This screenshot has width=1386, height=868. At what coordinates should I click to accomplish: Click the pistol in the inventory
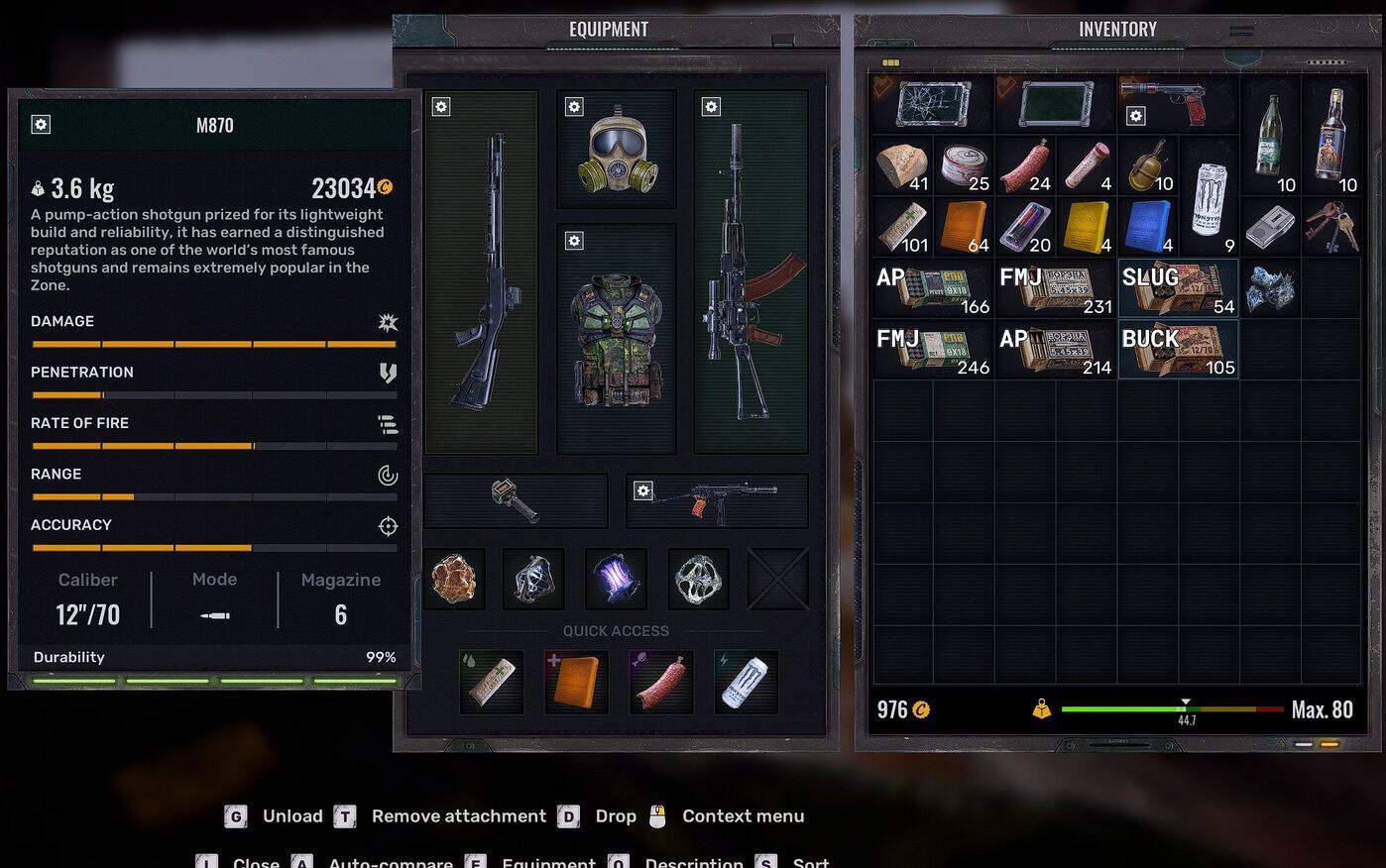point(1178,103)
